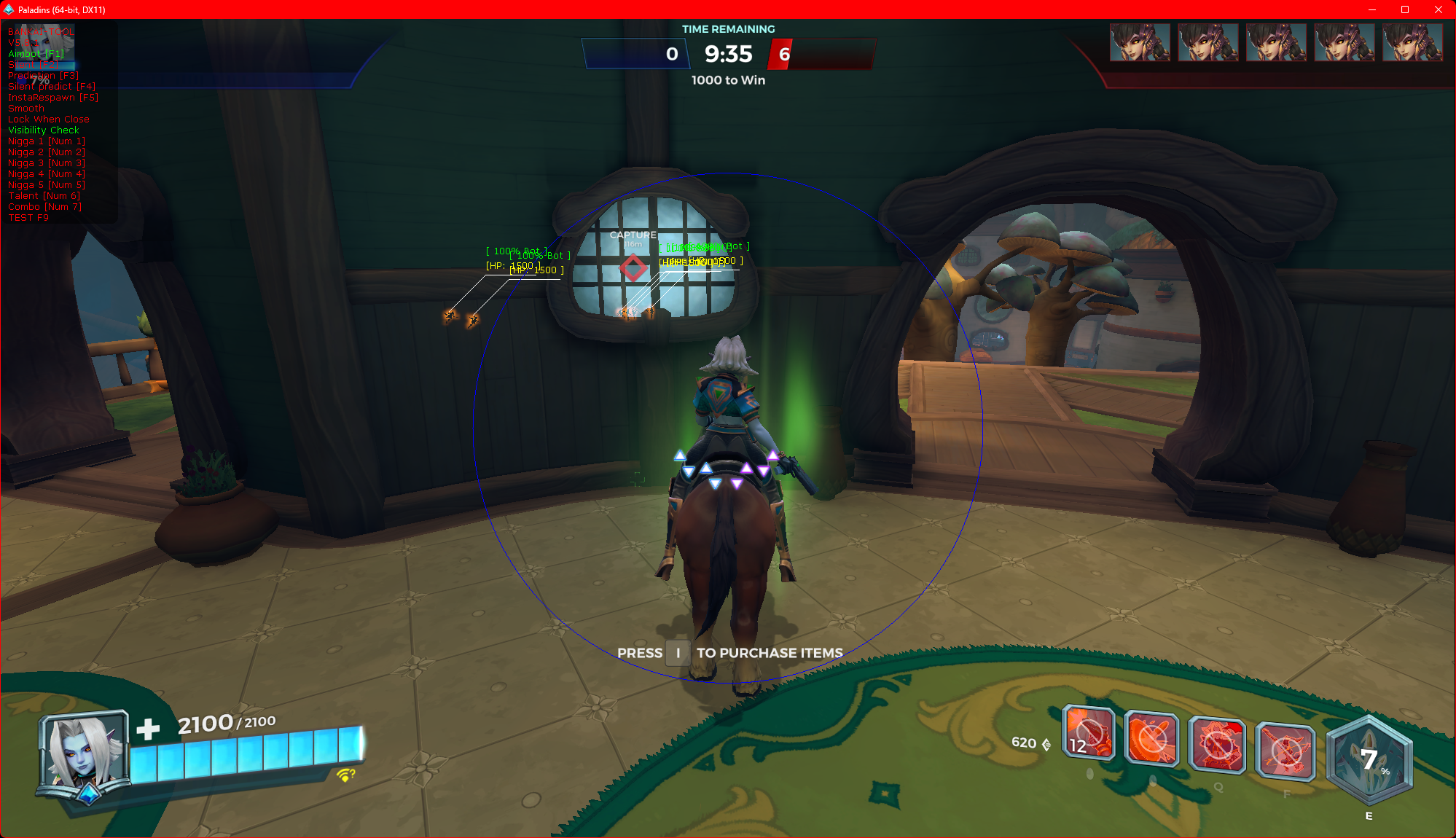Trigger the leaping dash ability above F
Viewport: 1456px width, 838px height.
click(x=1285, y=751)
